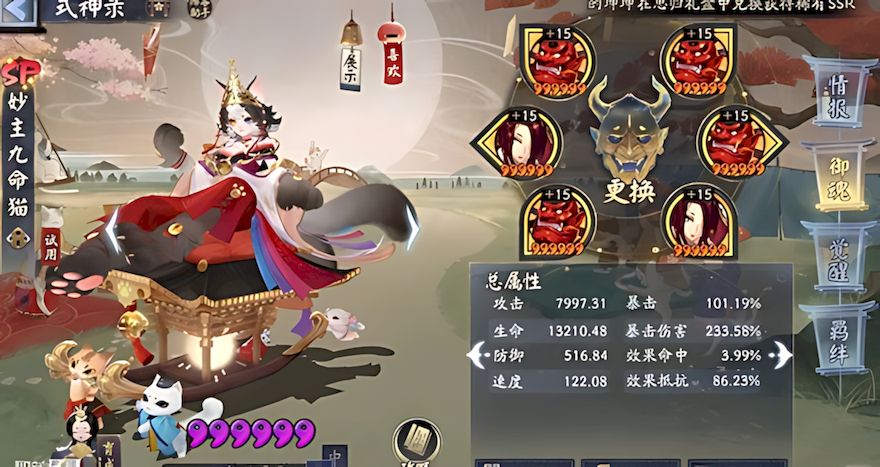The height and width of the screenshot is (467, 880).
Task: Open the round scroll icon at the bottom
Action: (x=417, y=441)
